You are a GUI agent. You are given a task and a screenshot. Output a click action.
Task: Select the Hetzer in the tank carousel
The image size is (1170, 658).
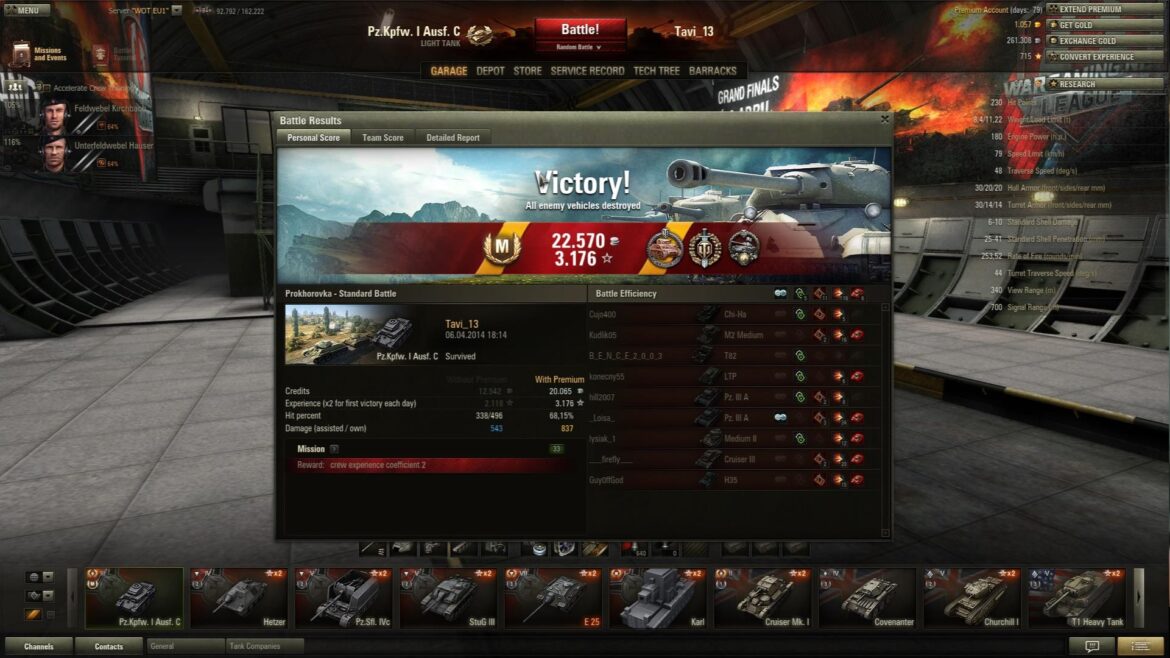point(239,598)
